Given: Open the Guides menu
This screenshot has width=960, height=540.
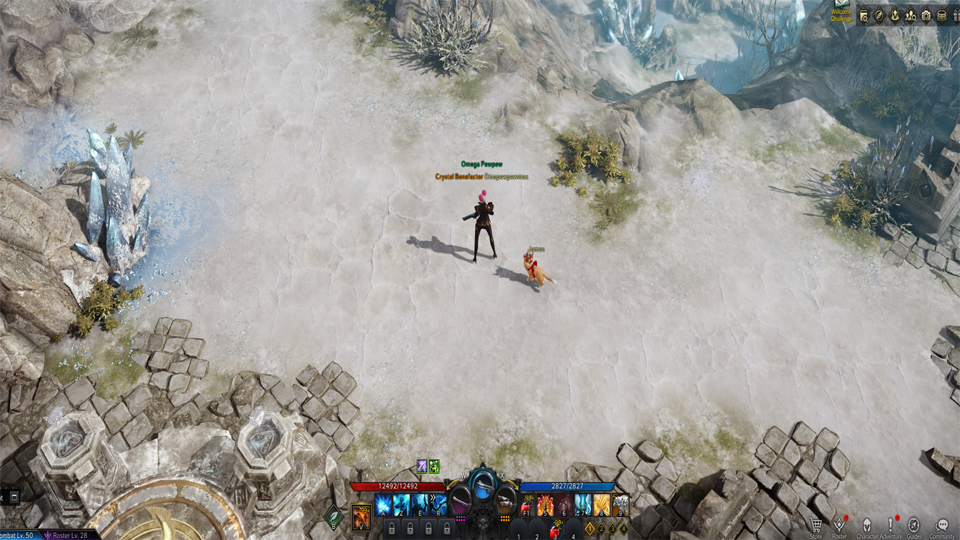Looking at the screenshot, I should click(x=914, y=525).
